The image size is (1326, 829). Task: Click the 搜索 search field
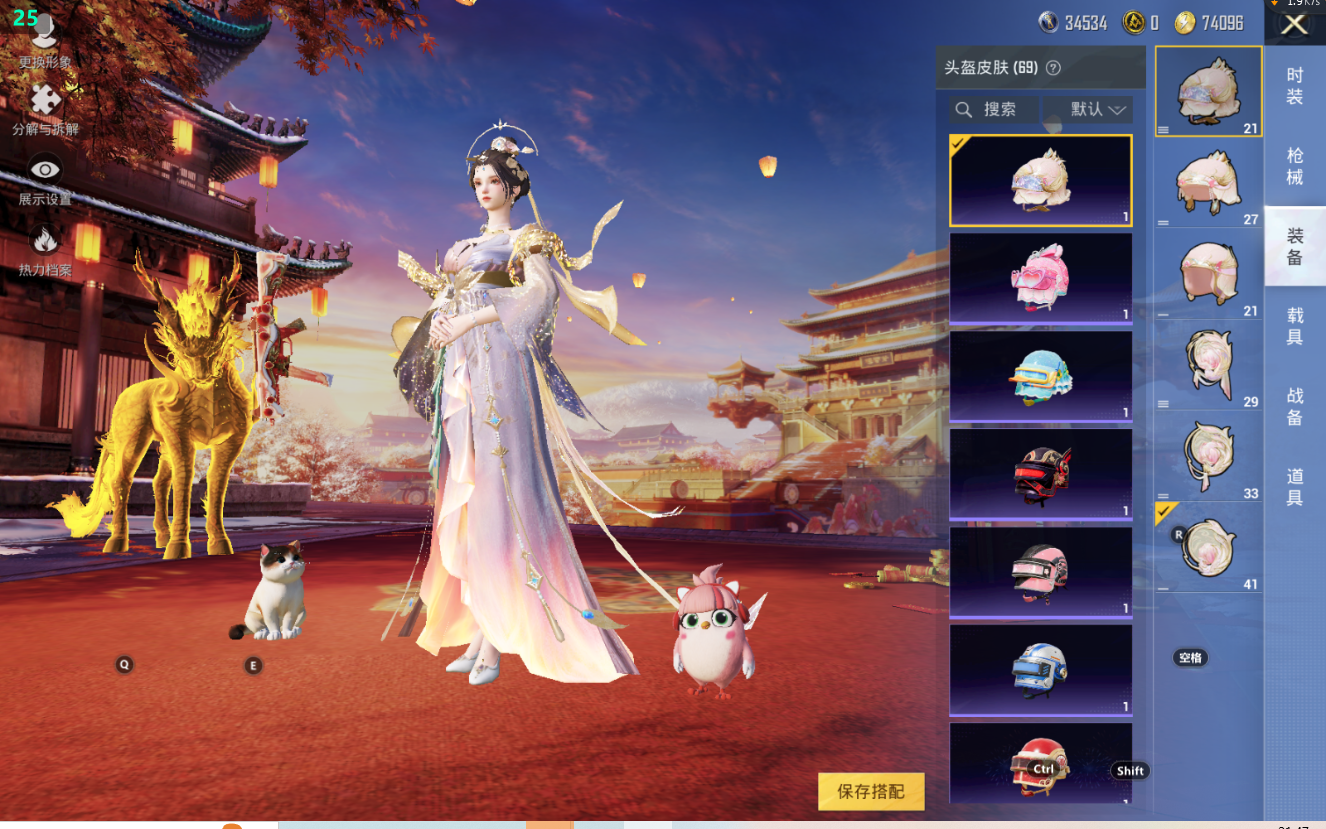click(x=996, y=109)
